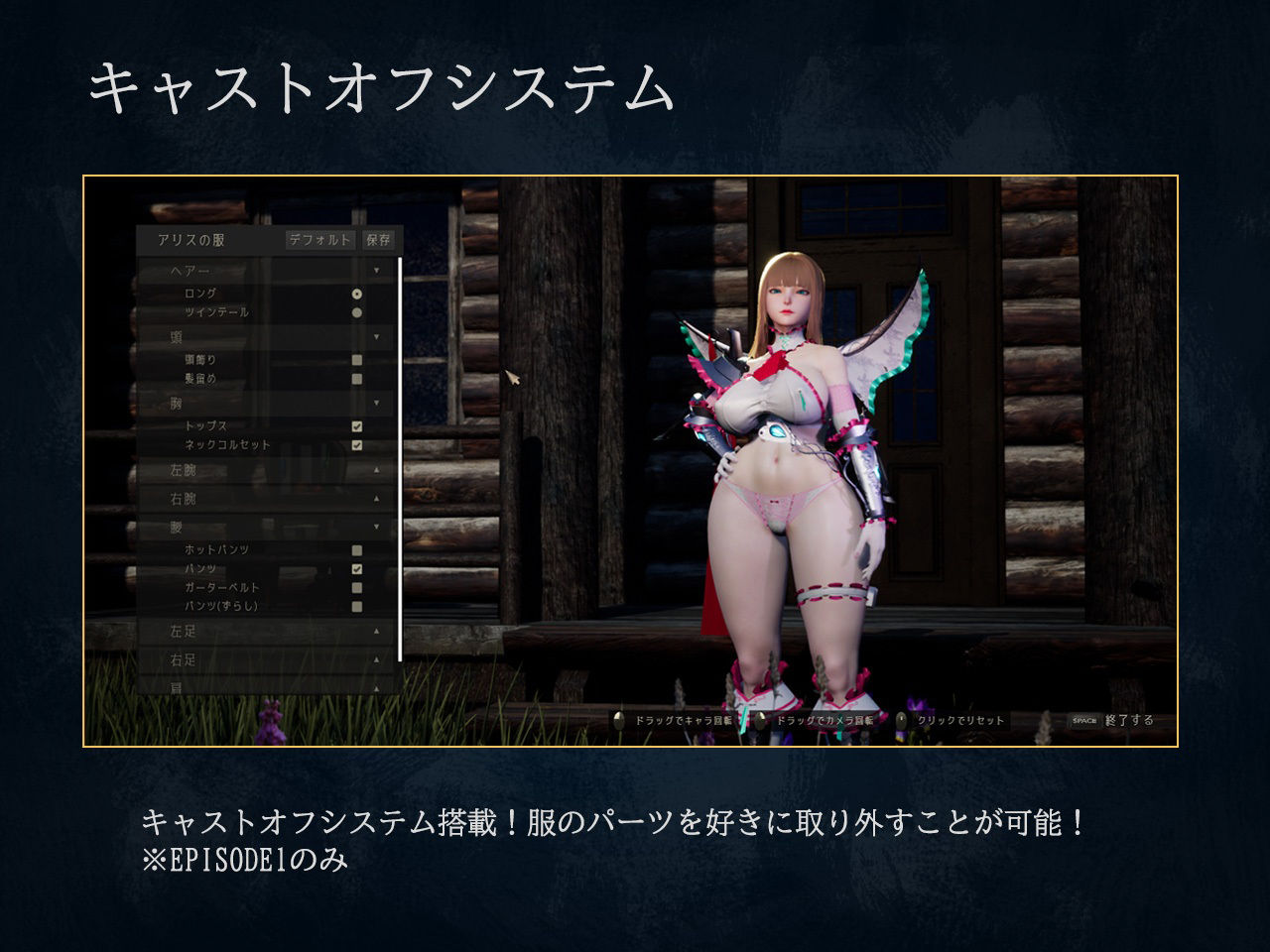Expand the 右腕 section
Screen dimensions: 1270x952
click(x=376, y=498)
